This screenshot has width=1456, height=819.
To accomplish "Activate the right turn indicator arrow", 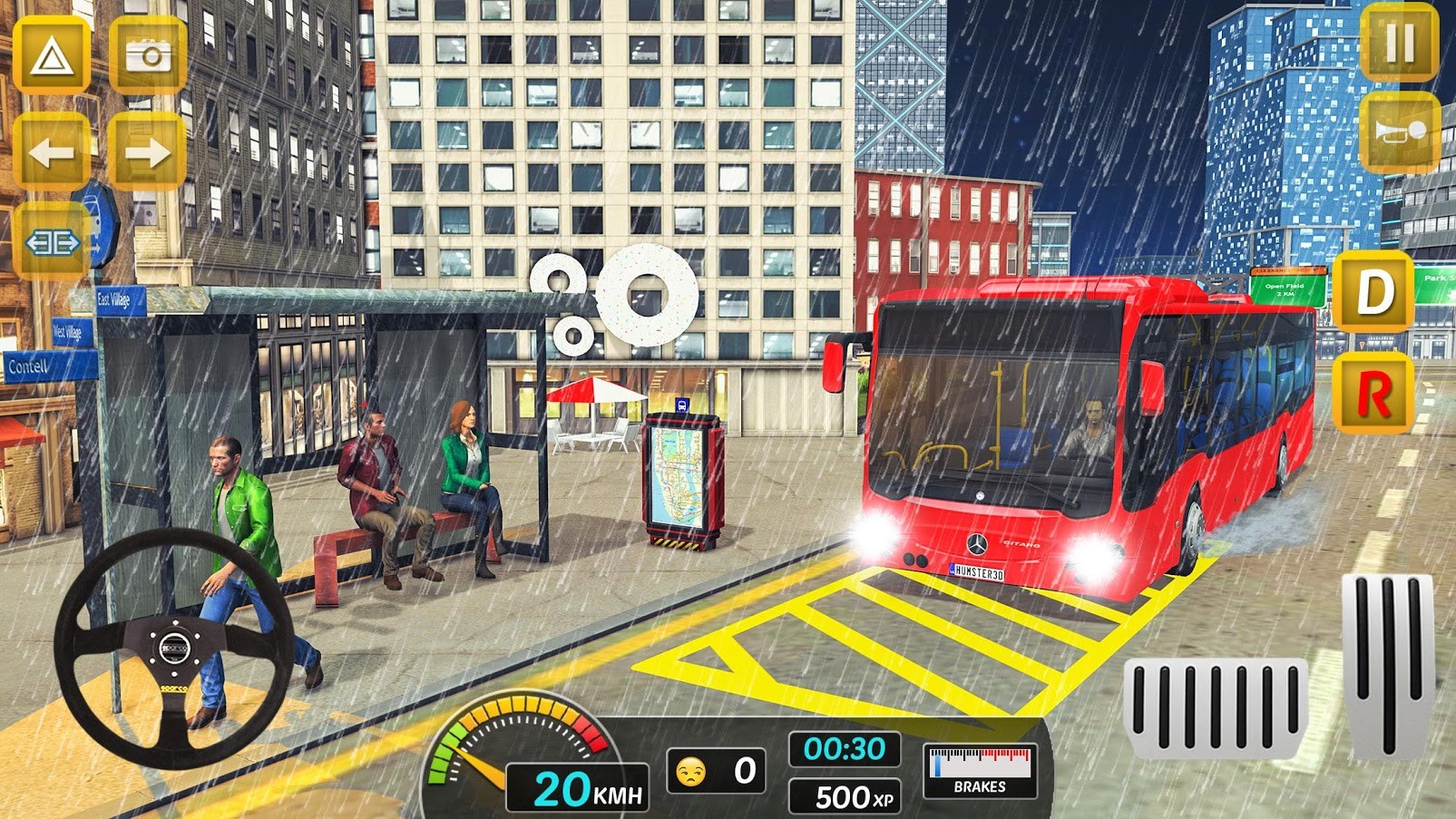I will pos(148,152).
